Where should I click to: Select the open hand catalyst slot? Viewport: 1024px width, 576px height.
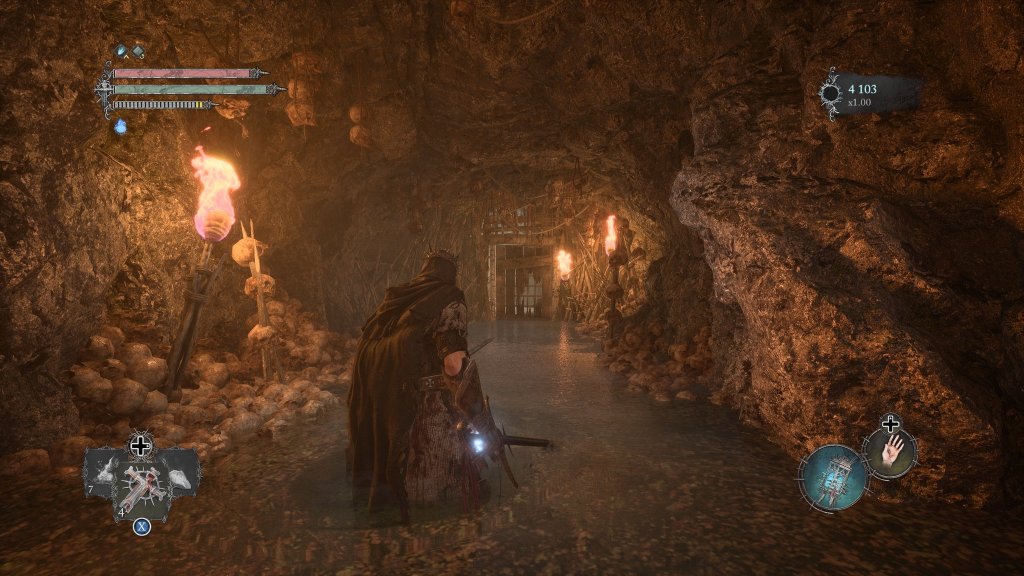(x=890, y=451)
